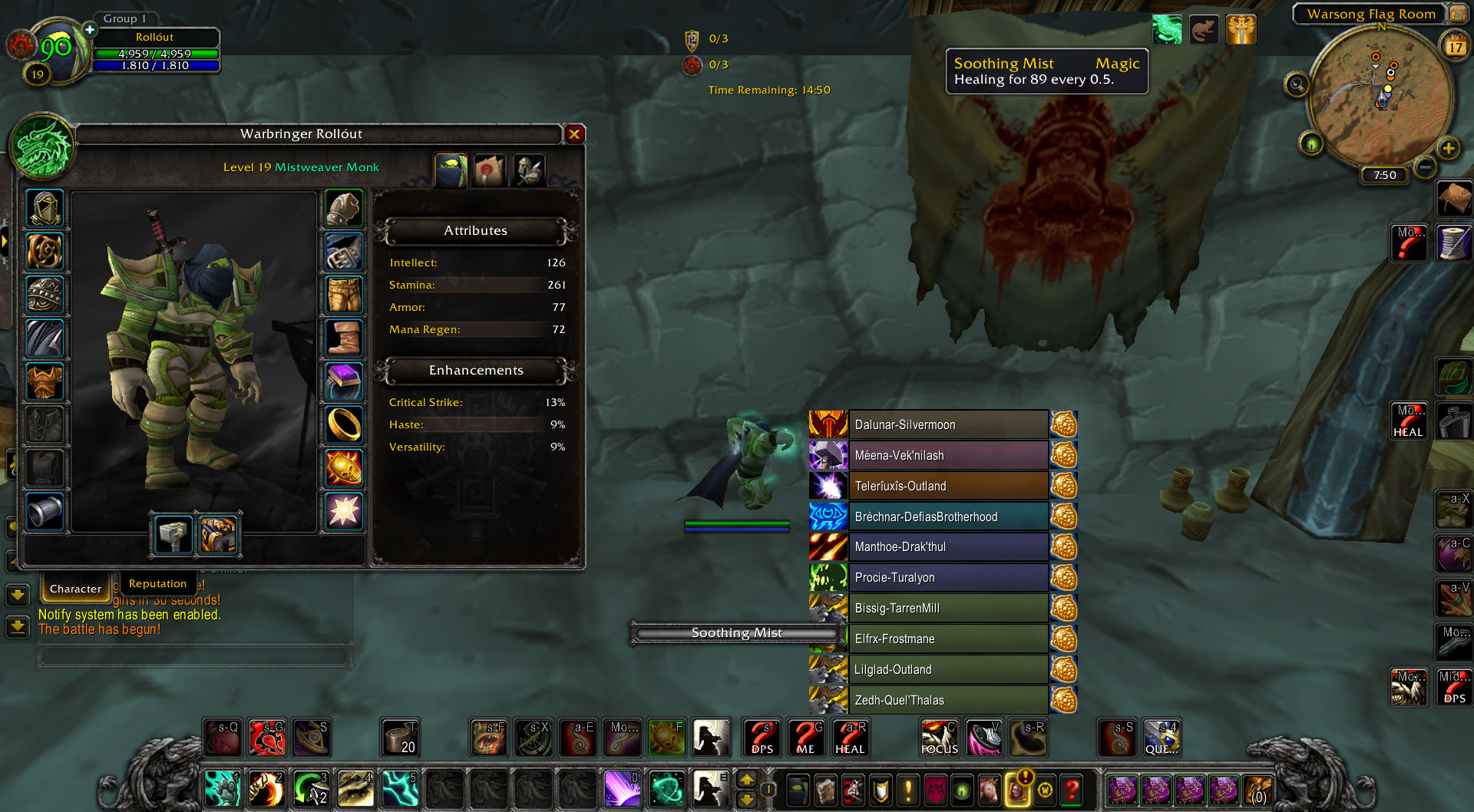
Task: Select the Character tab
Action: point(75,589)
